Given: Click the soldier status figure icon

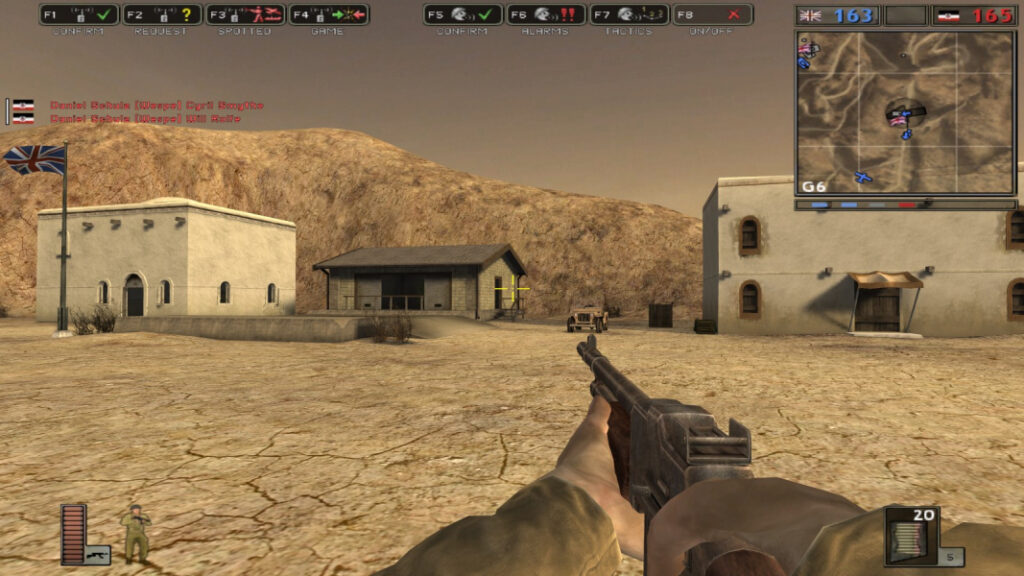Looking at the screenshot, I should 135,533.
